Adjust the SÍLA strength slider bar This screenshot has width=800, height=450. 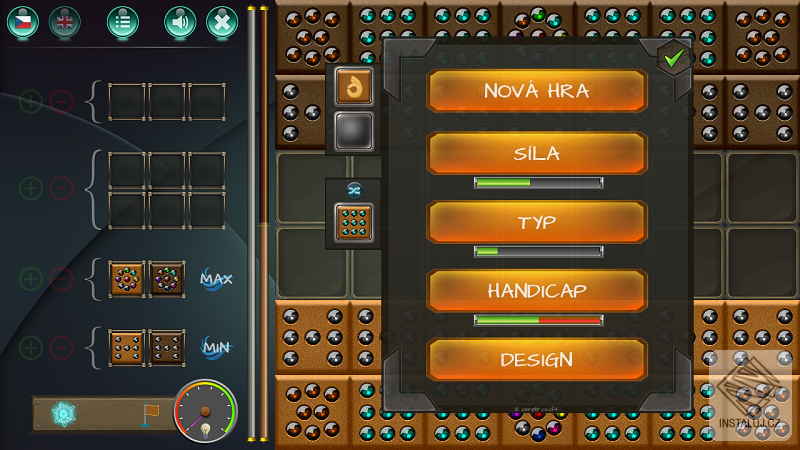tap(538, 183)
